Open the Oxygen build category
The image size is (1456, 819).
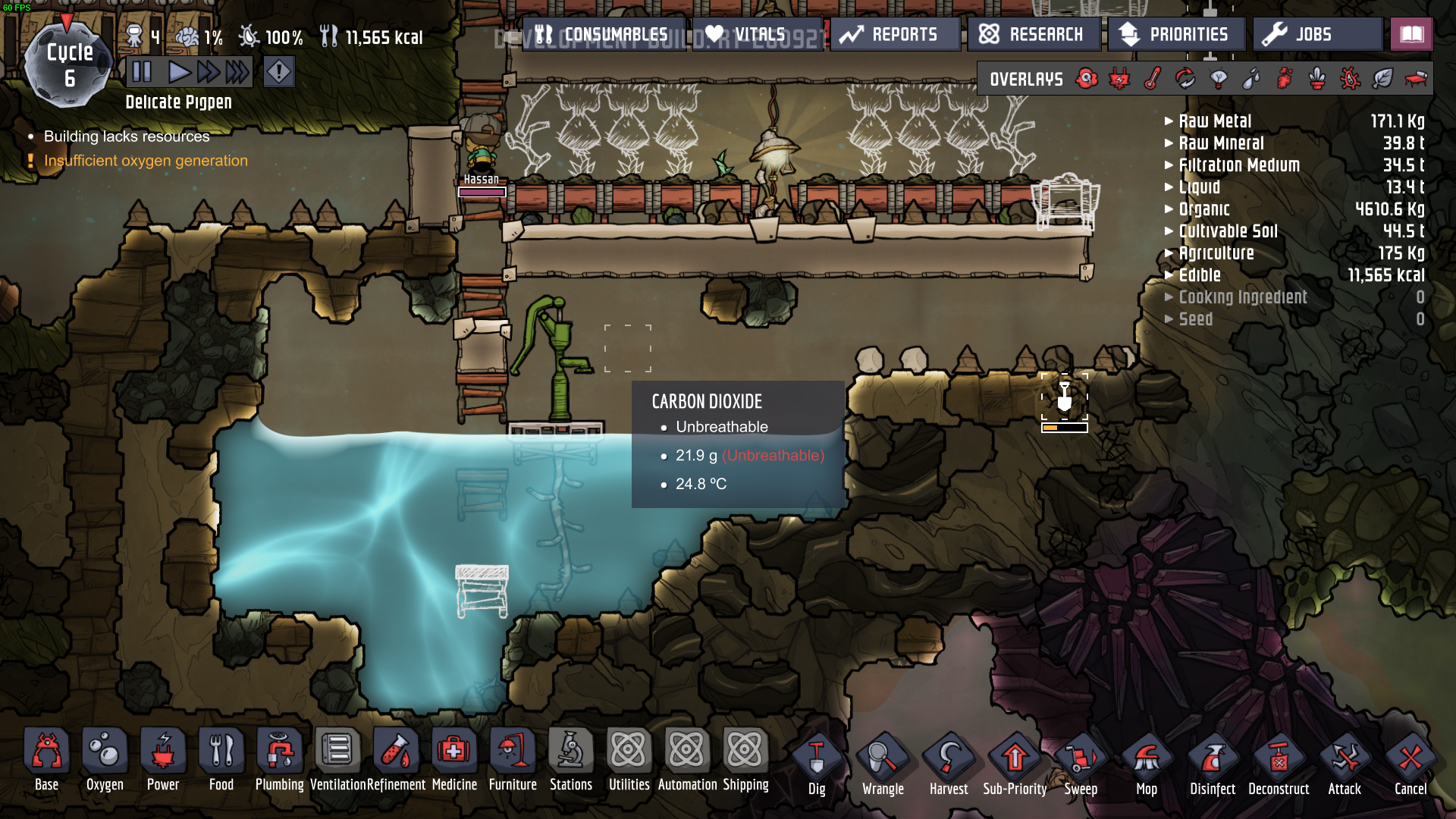[x=105, y=760]
